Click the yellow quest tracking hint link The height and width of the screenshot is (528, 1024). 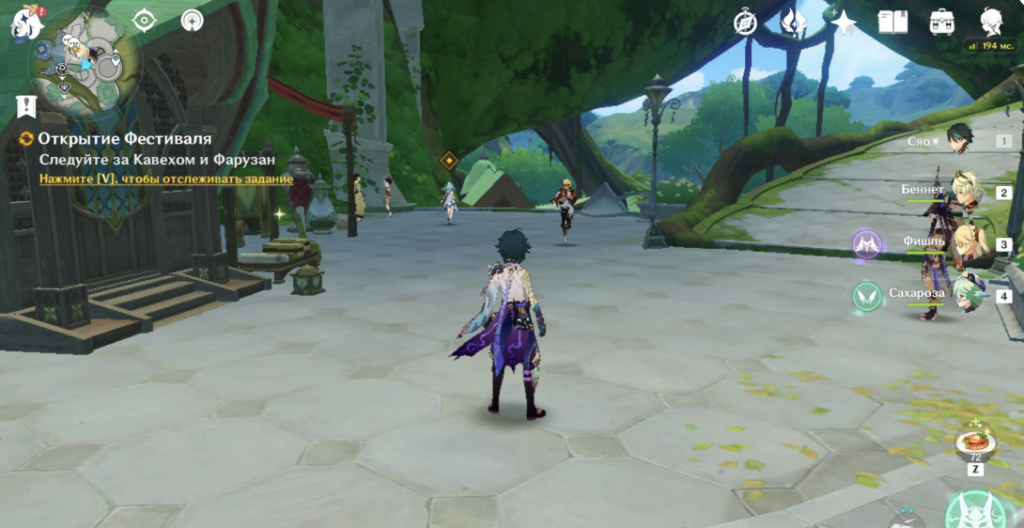tap(165, 179)
